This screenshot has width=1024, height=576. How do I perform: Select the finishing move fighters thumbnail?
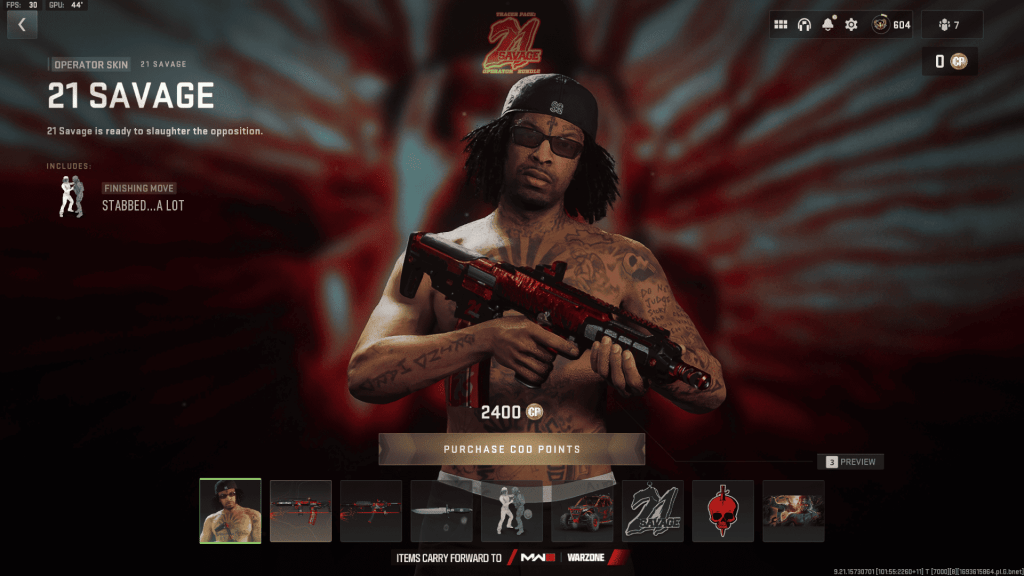pos(512,511)
